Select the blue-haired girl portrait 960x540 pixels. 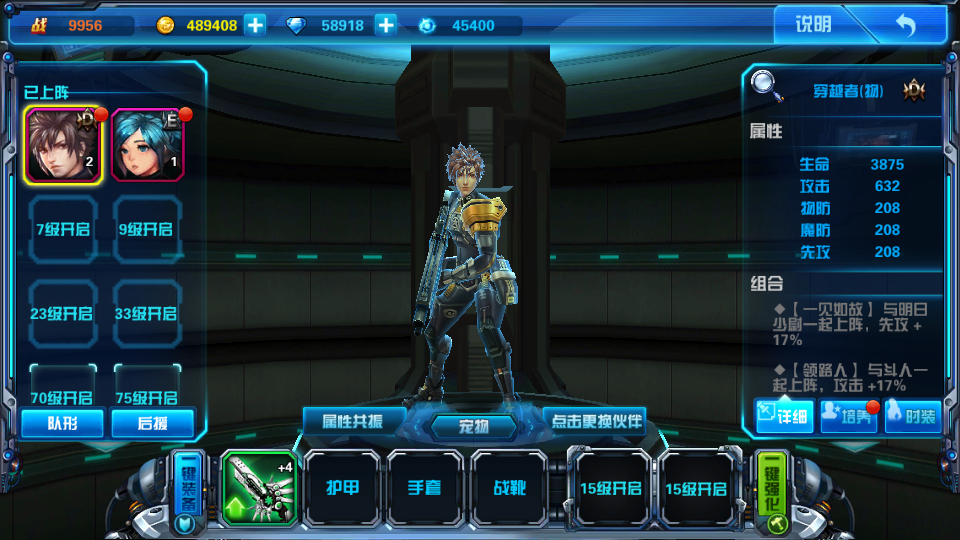[x=148, y=145]
